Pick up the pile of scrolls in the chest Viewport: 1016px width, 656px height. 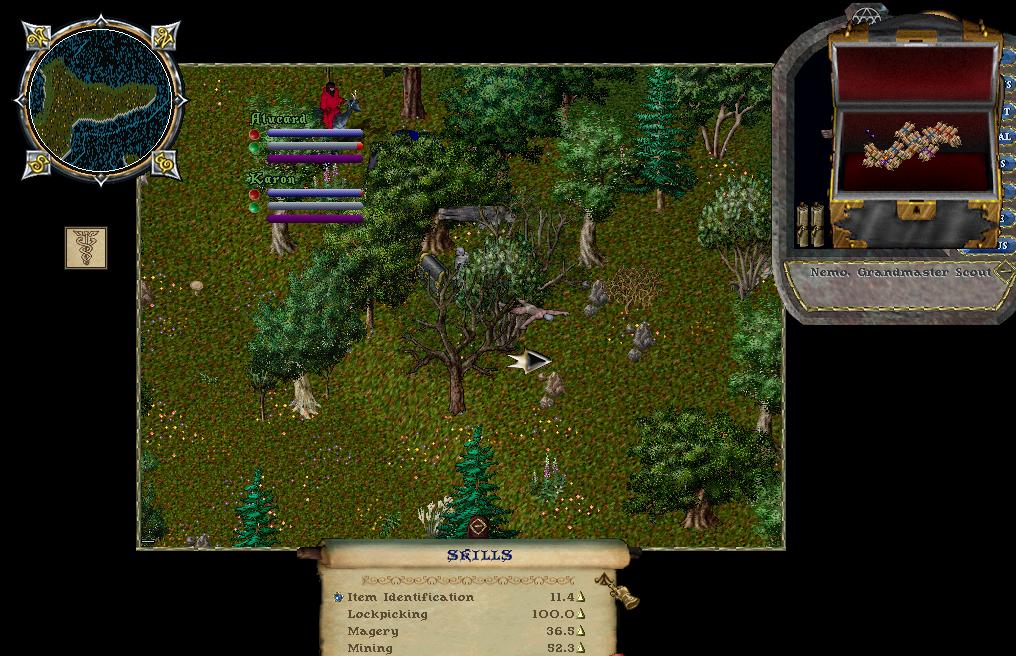click(910, 145)
